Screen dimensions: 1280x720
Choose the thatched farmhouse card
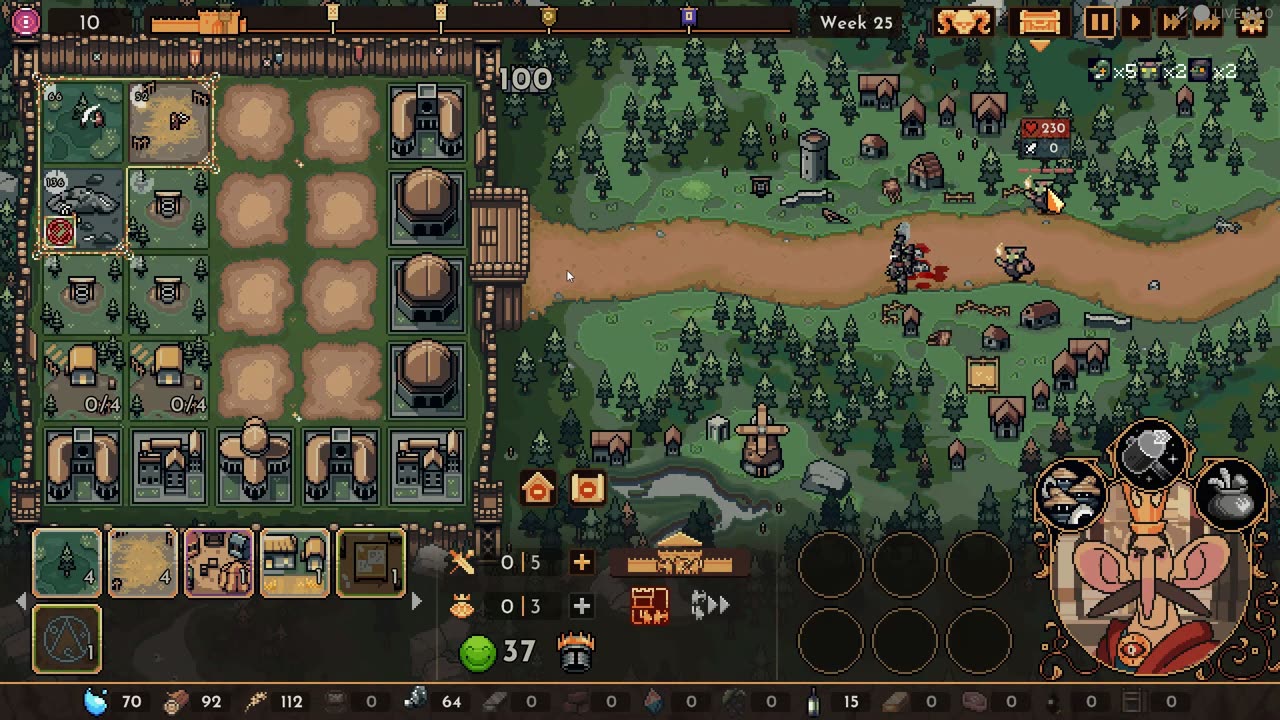pyautogui.click(x=294, y=563)
